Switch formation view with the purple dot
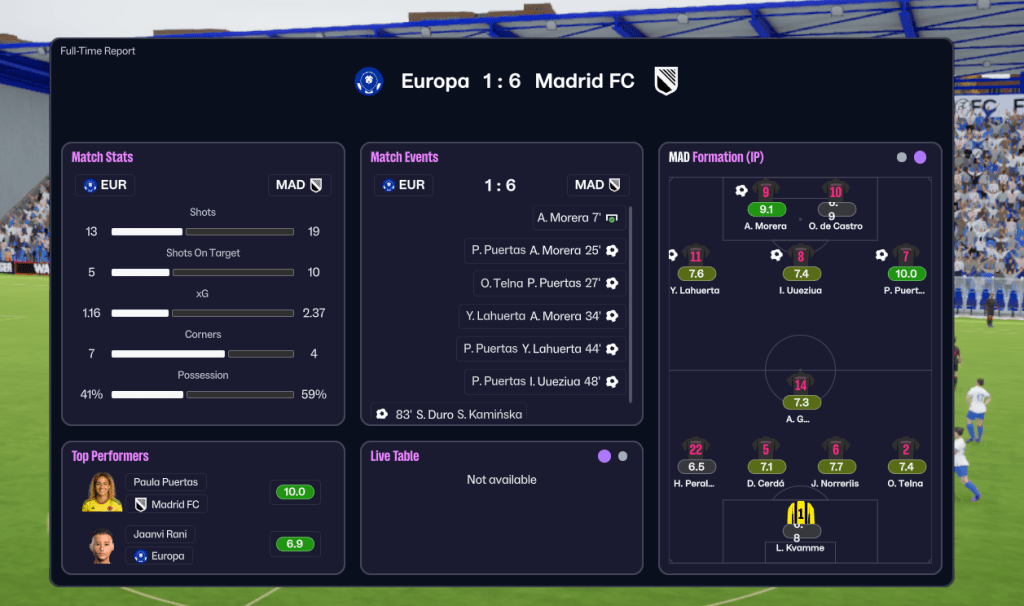The image size is (1024, 606). 920,157
